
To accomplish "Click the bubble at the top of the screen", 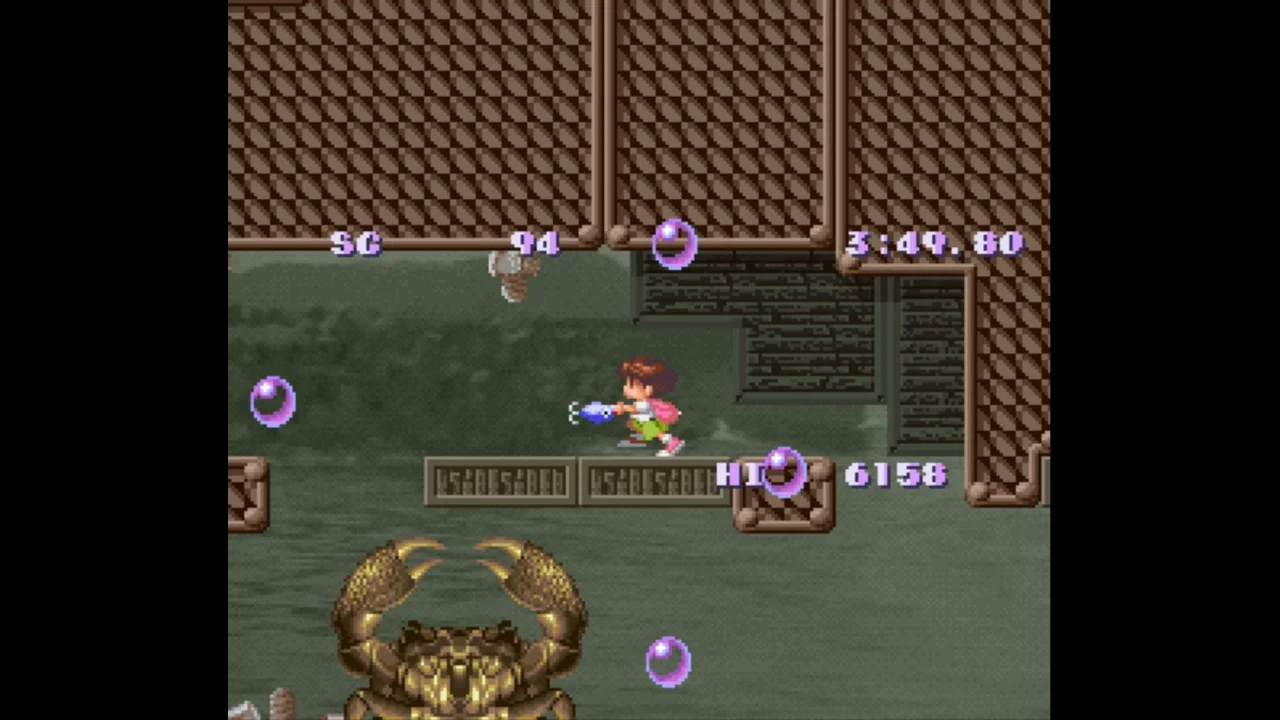I will 673,243.
